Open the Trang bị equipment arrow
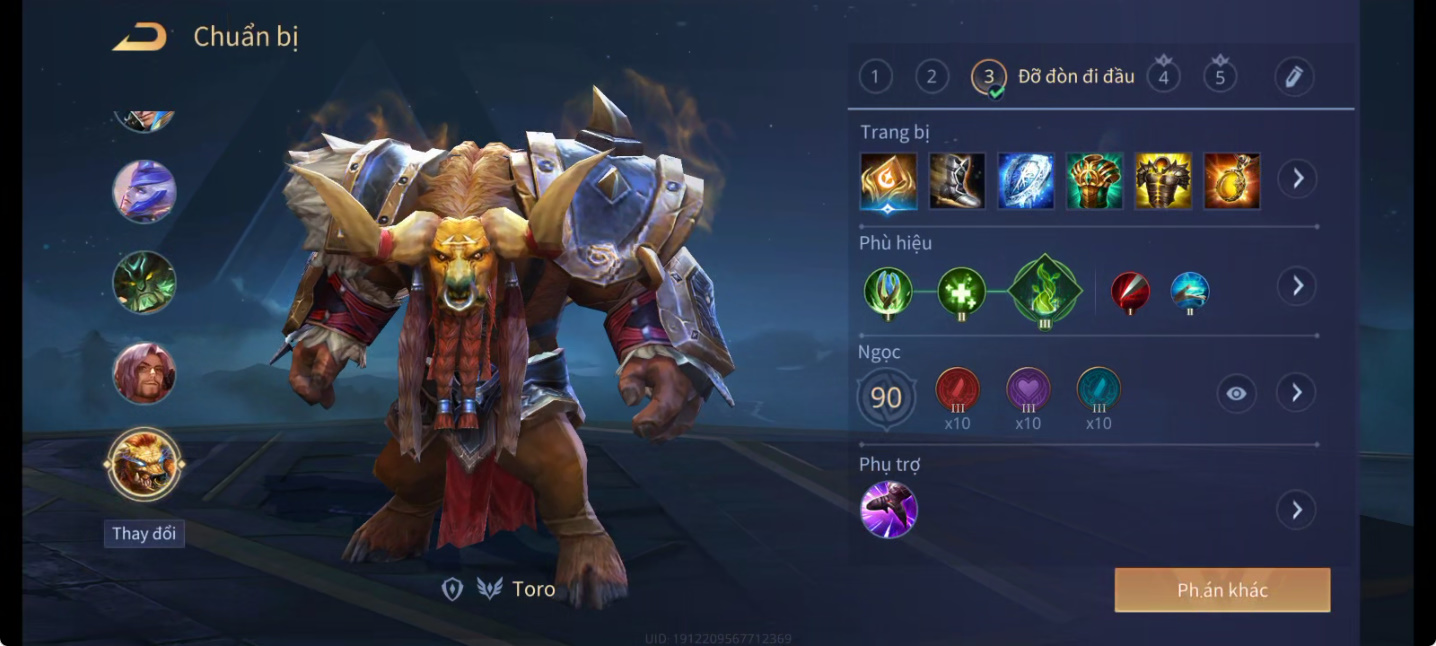This screenshot has height=646, width=1436. pos(1297,179)
